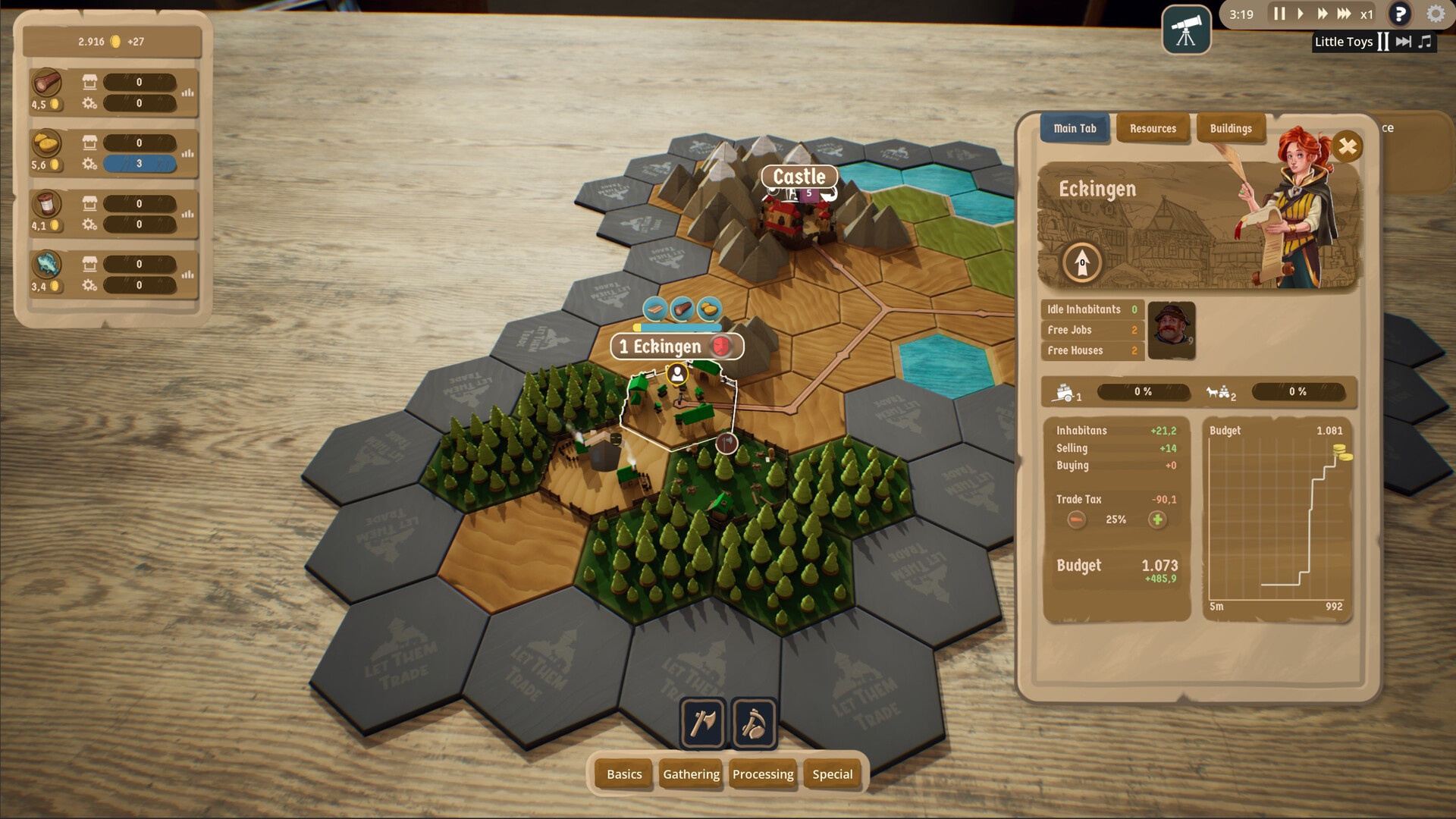
Task: Select the Main Tab
Action: click(1075, 129)
